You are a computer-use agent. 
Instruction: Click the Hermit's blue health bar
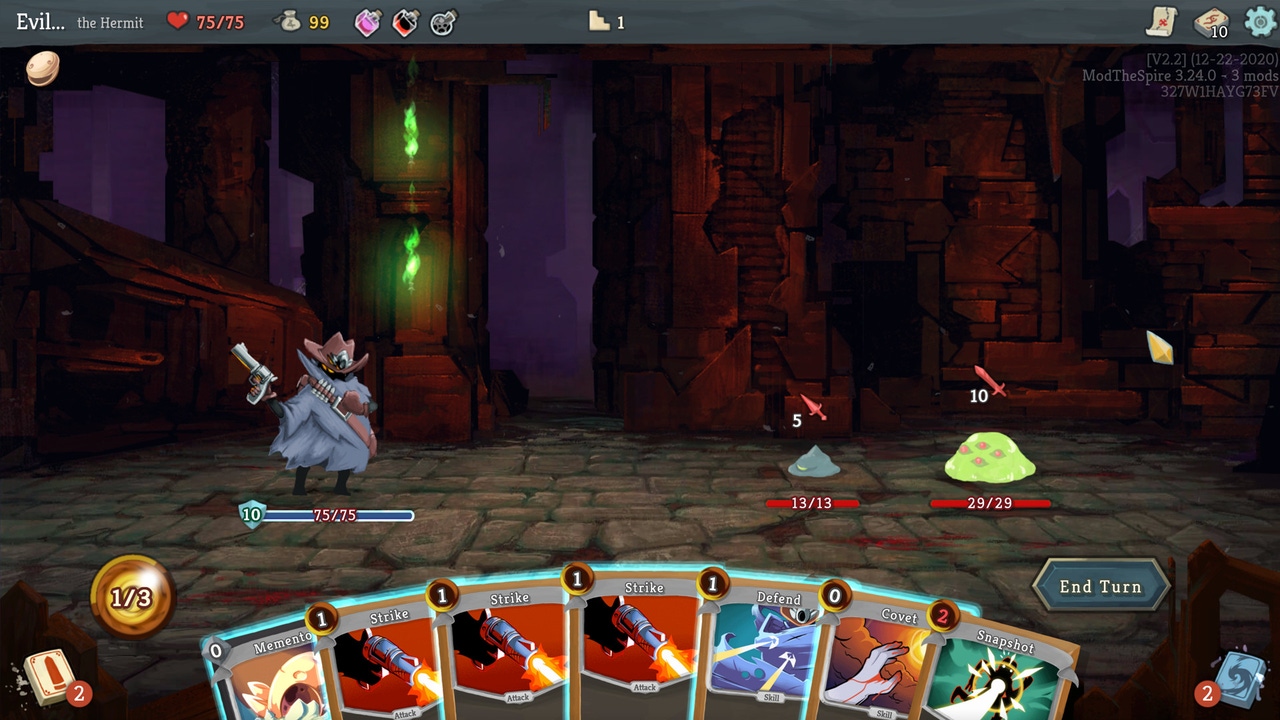point(335,517)
